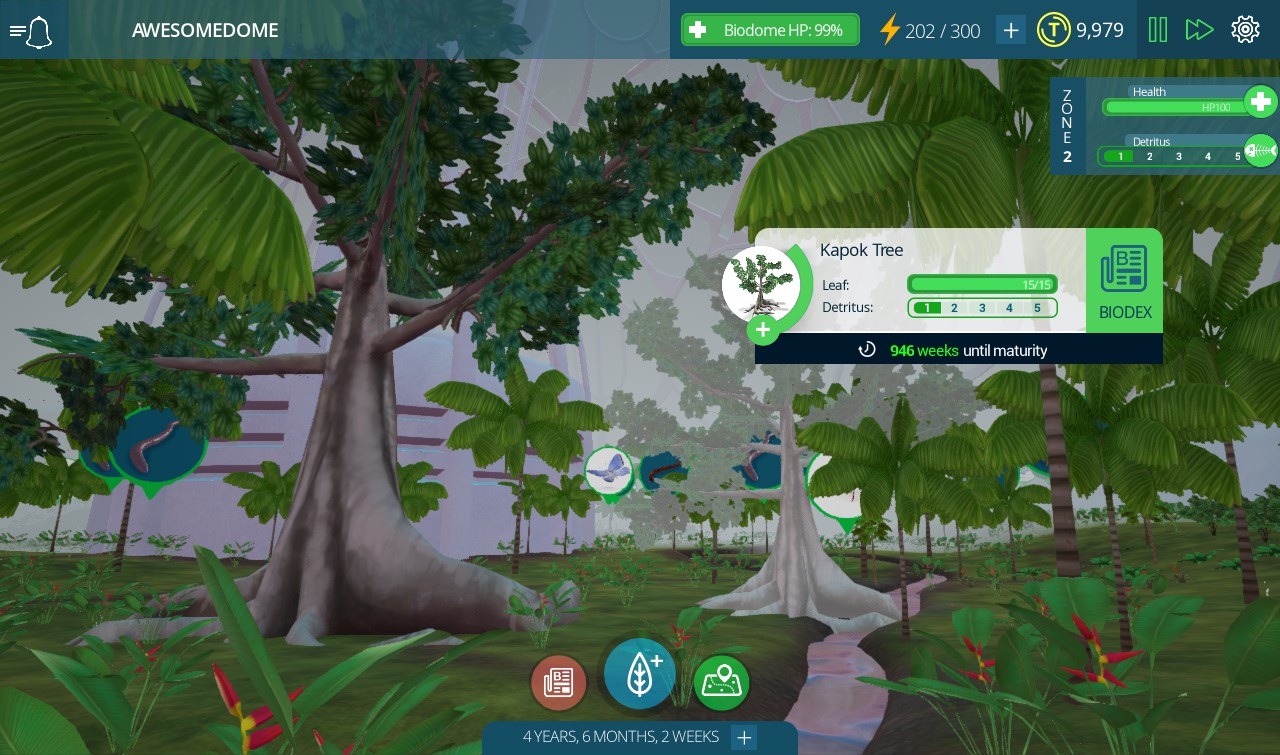Click the Zone 2 health plus icon
Screen dimensions: 1280x755
[1260, 102]
